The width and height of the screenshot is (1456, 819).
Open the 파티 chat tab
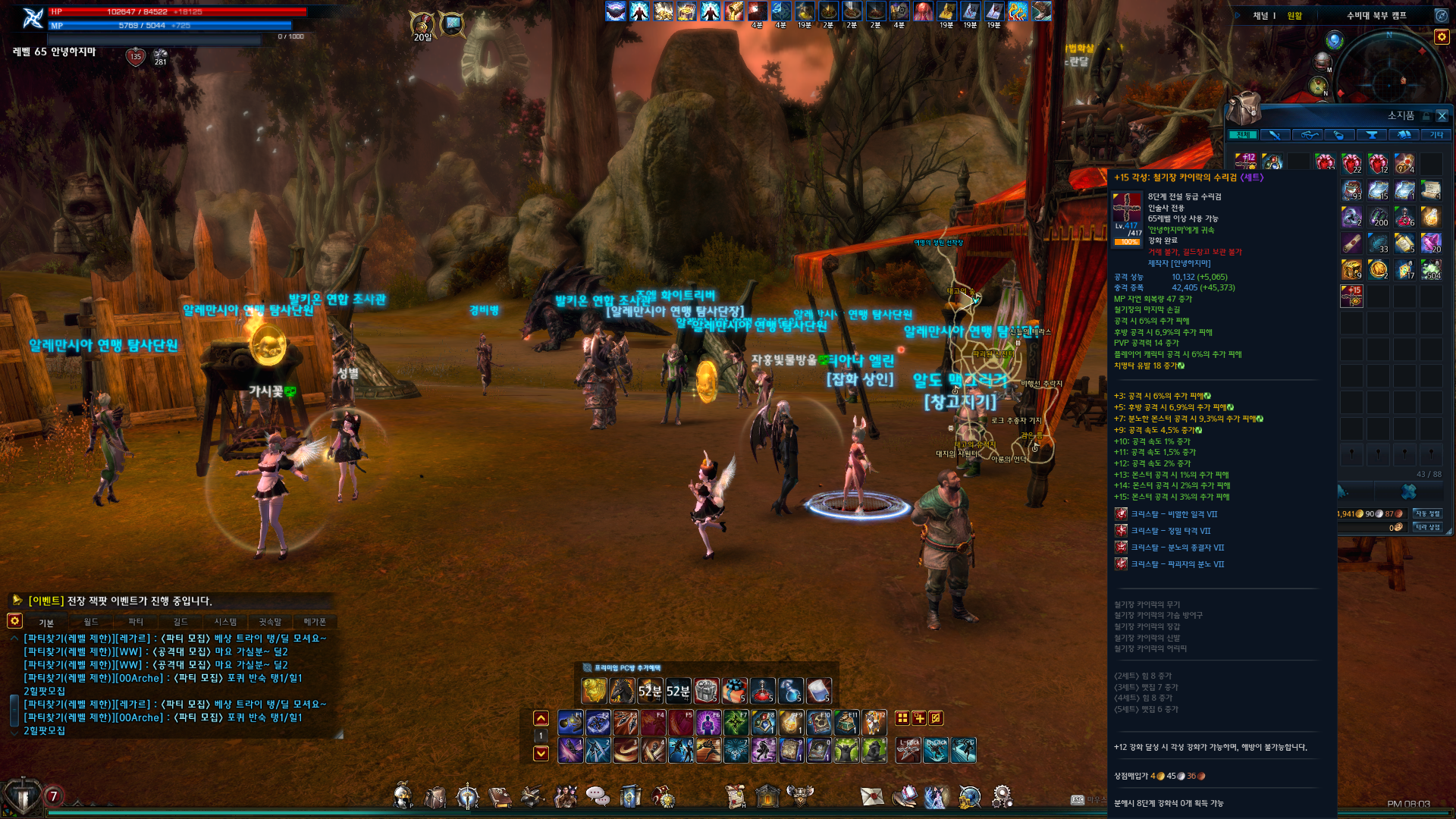click(136, 622)
